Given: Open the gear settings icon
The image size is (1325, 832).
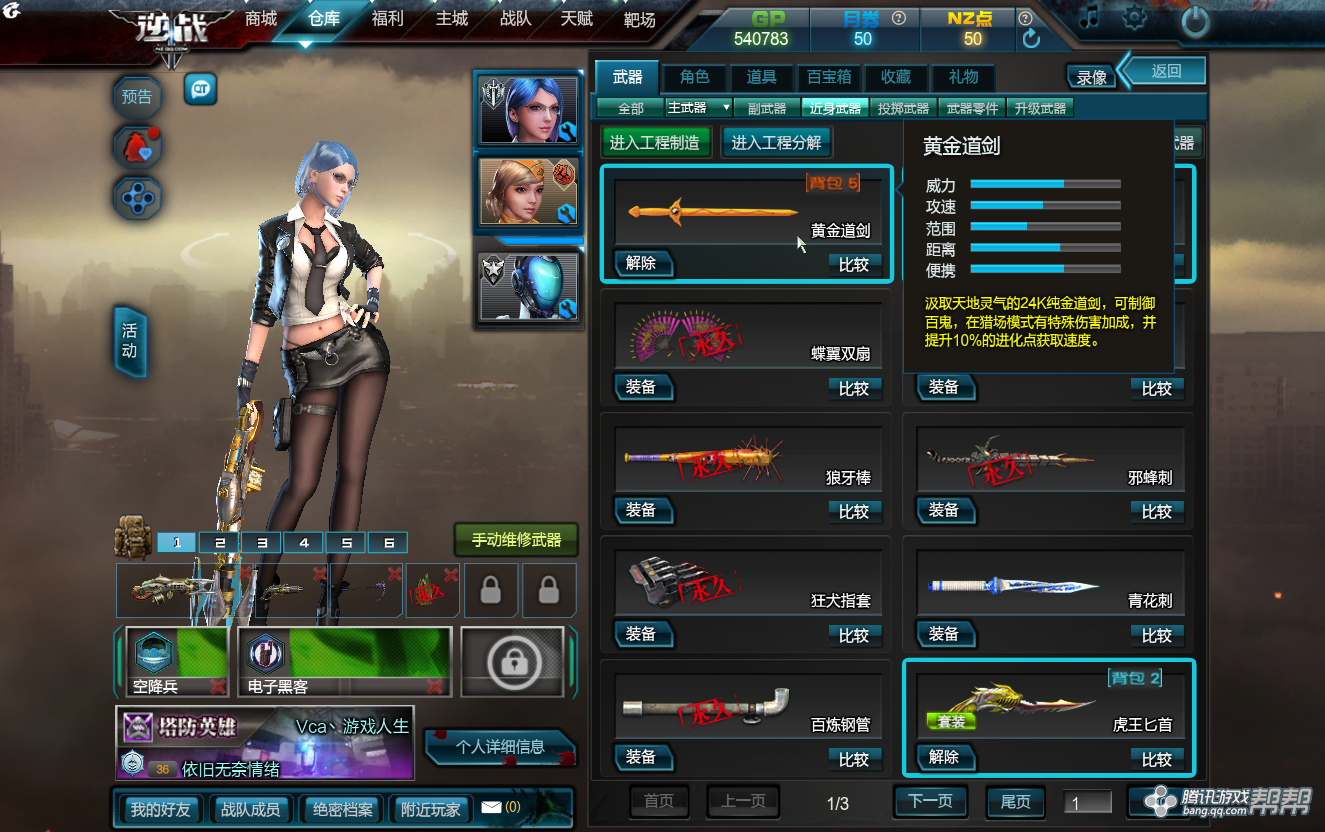Looking at the screenshot, I should tap(1134, 18).
